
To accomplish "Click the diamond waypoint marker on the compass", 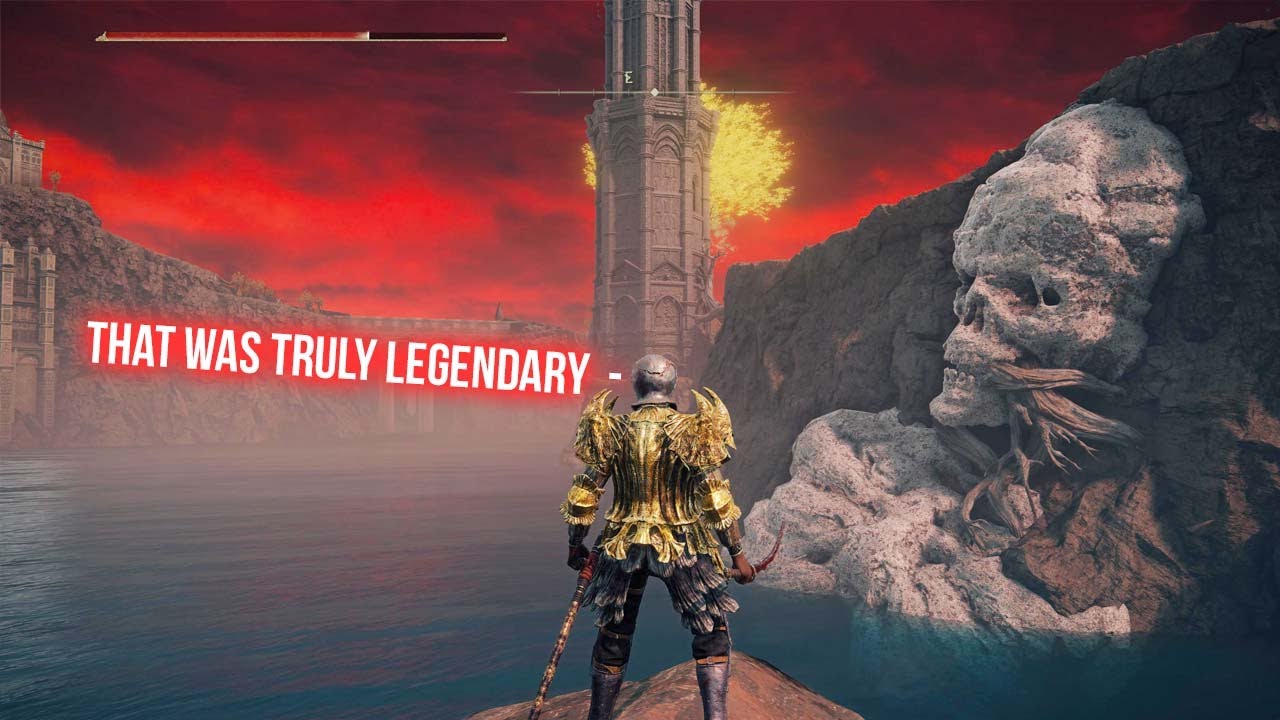I will tap(653, 92).
